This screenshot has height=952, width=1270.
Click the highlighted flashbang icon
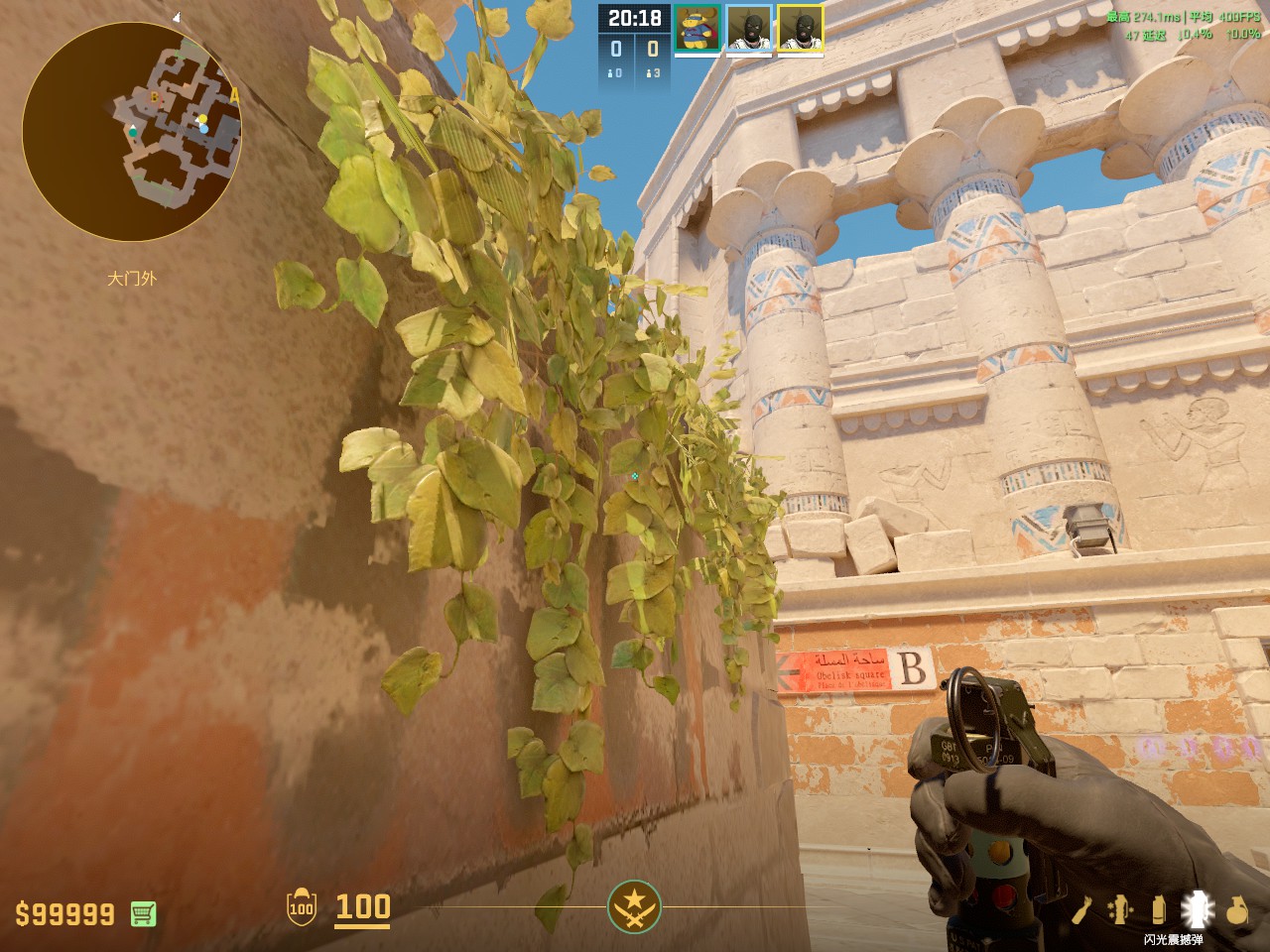click(x=1198, y=910)
